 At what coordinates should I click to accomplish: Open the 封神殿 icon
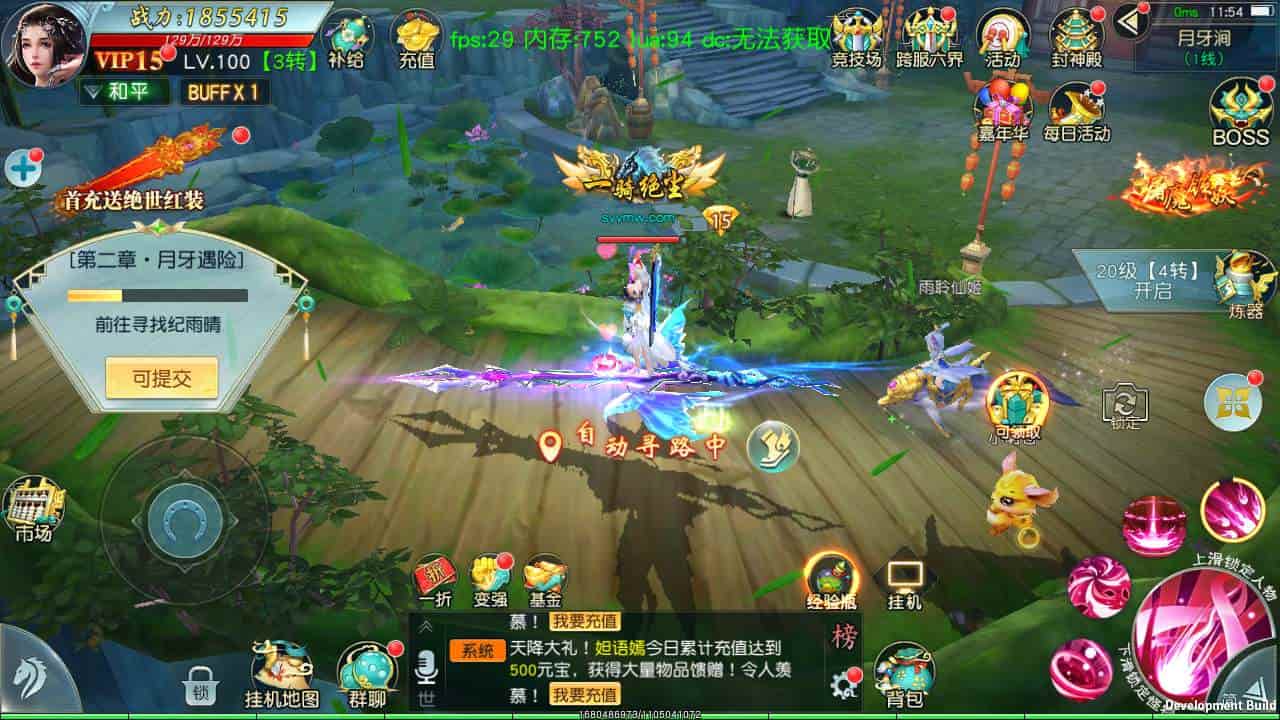pyautogui.click(x=1076, y=36)
